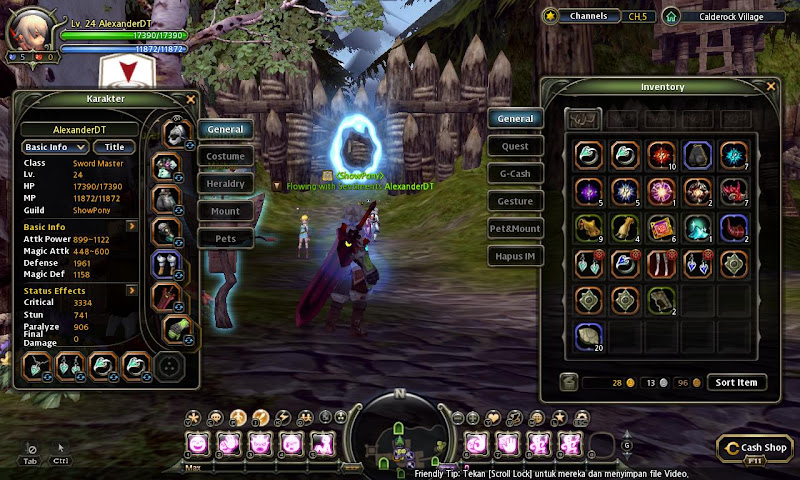Select the red spellbook item
The width and height of the screenshot is (800, 480).
pyautogui.click(x=661, y=227)
